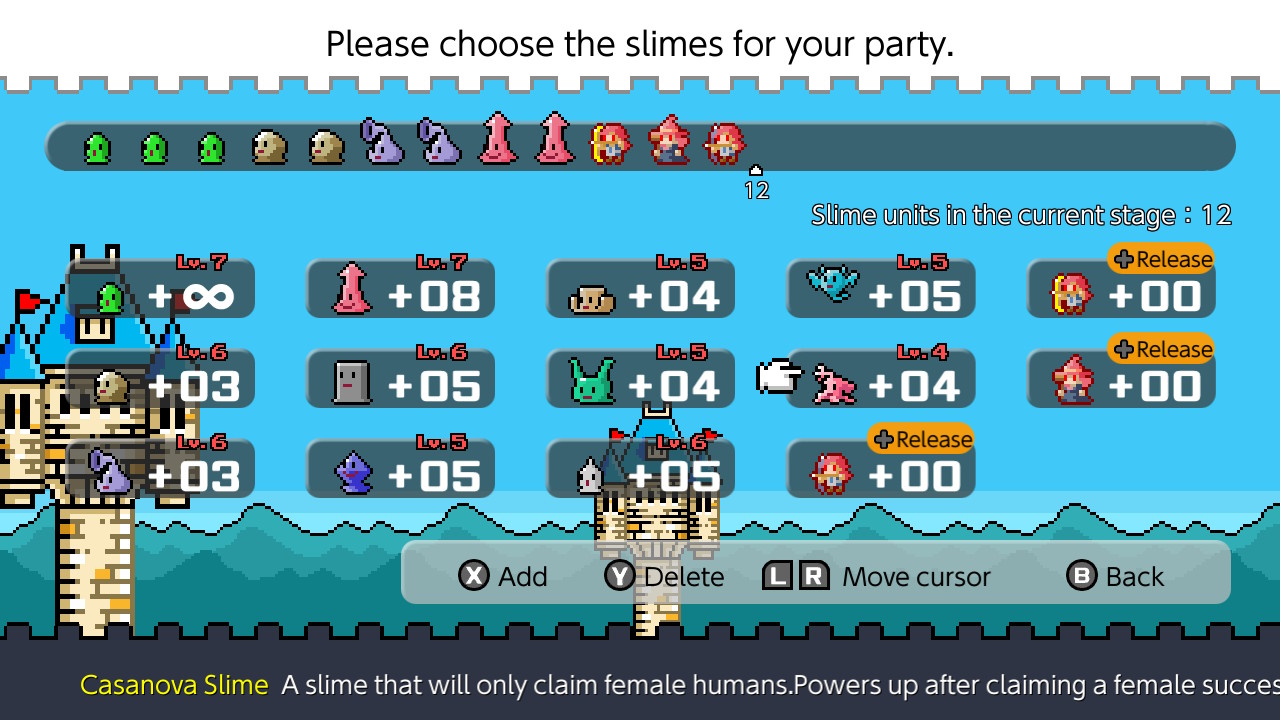Select the green horned slime with +04
This screenshot has height=720, width=1280.
640,380
